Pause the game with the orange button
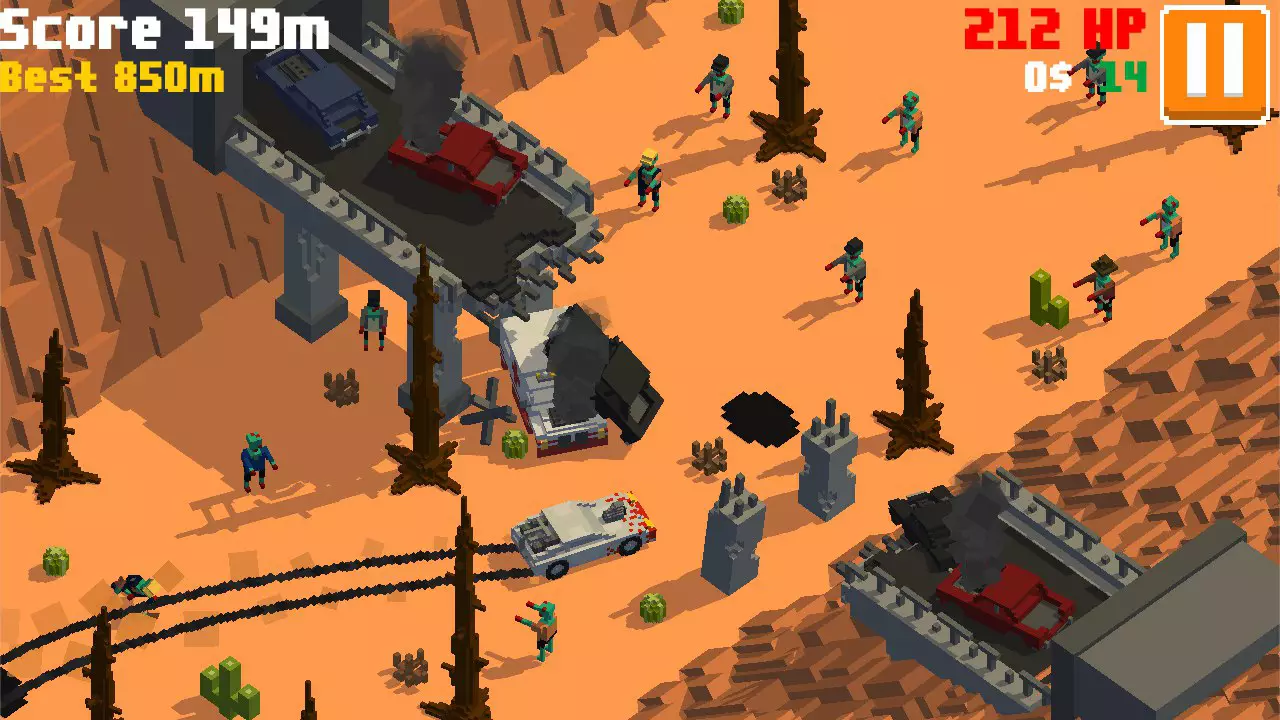The height and width of the screenshot is (720, 1280). coord(1215,63)
